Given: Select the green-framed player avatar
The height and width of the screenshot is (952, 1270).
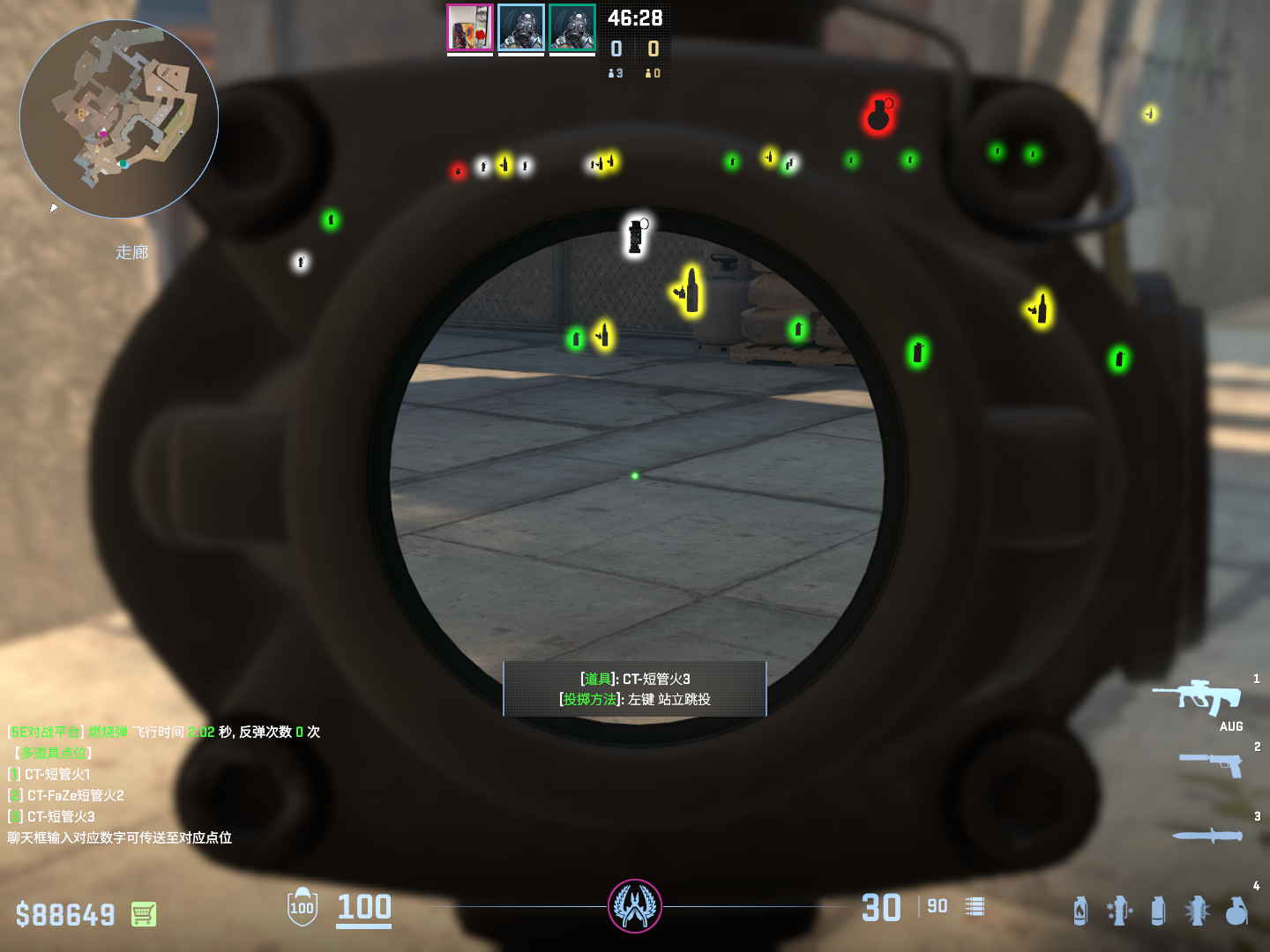Looking at the screenshot, I should point(572,28).
